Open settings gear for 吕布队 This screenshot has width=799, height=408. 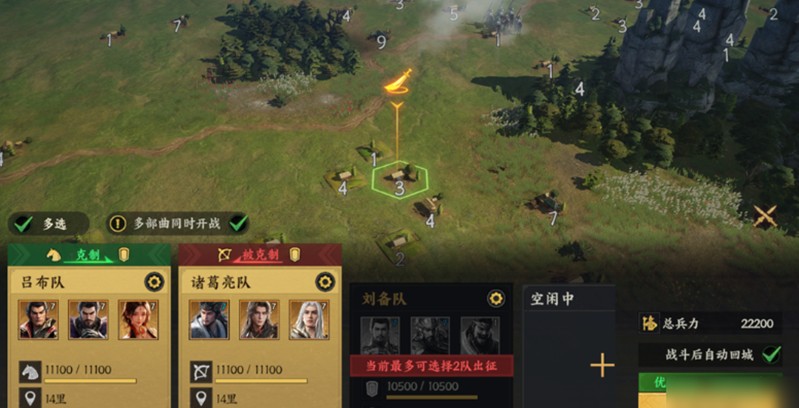(x=154, y=282)
